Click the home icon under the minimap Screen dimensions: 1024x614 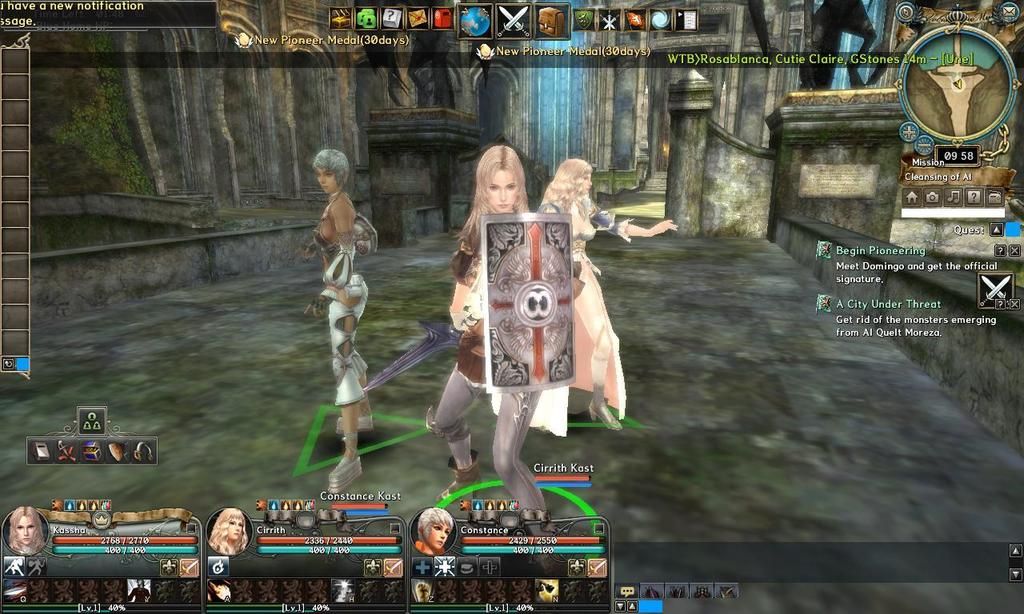pyautogui.click(x=911, y=197)
